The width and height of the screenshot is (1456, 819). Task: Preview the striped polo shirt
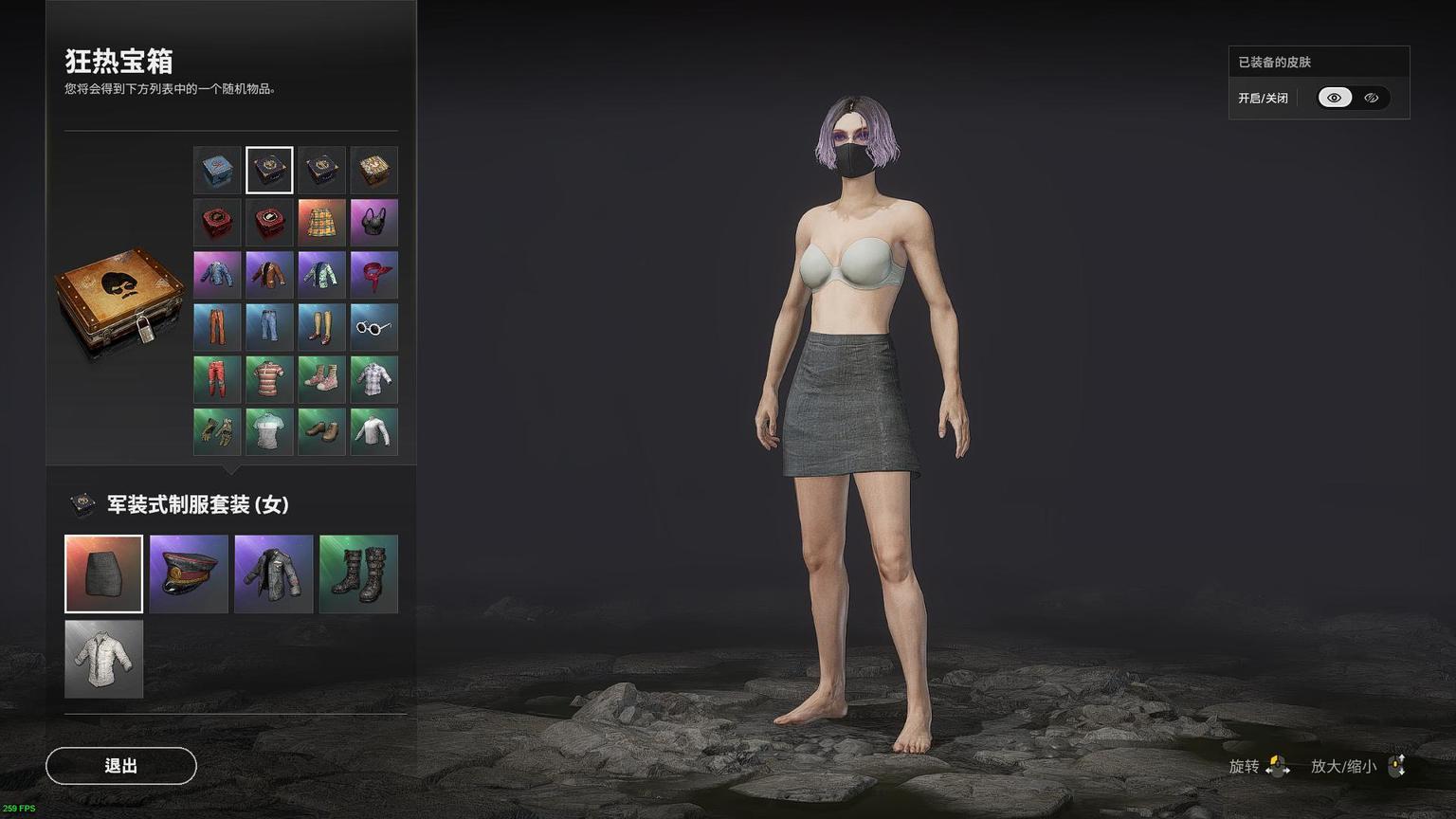269,379
